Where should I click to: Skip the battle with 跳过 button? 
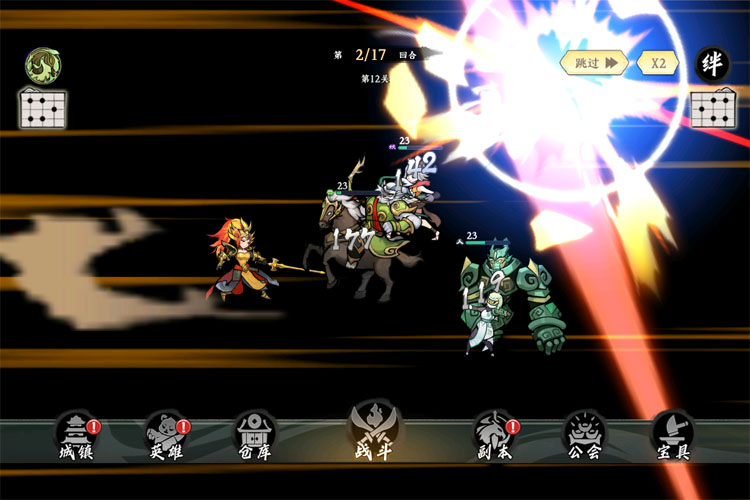click(595, 62)
